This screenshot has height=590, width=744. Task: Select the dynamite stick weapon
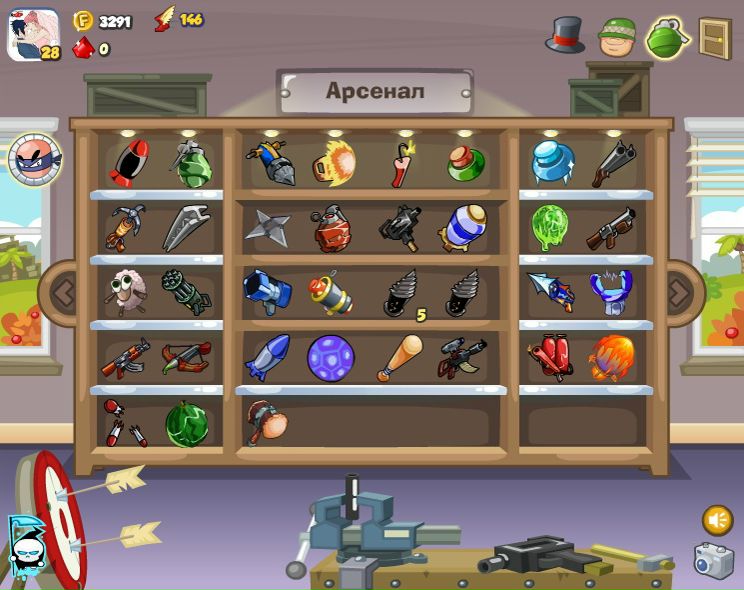click(404, 163)
